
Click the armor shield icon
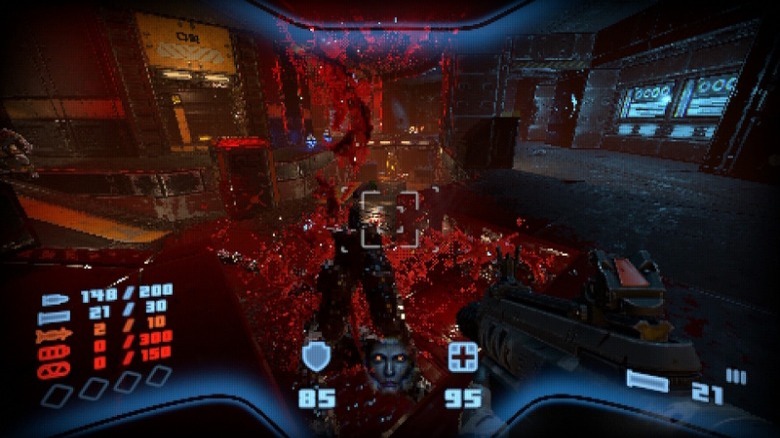pyautogui.click(x=316, y=356)
